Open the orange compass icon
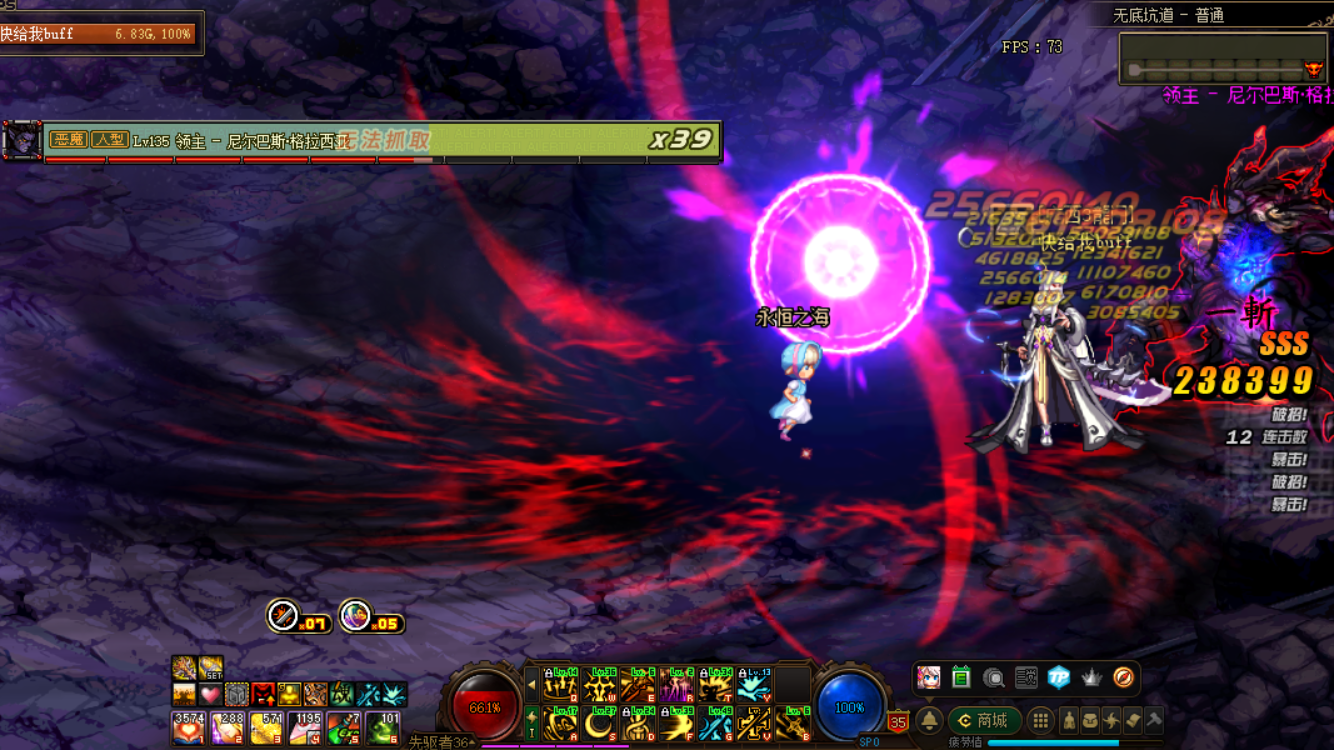 1123,678
